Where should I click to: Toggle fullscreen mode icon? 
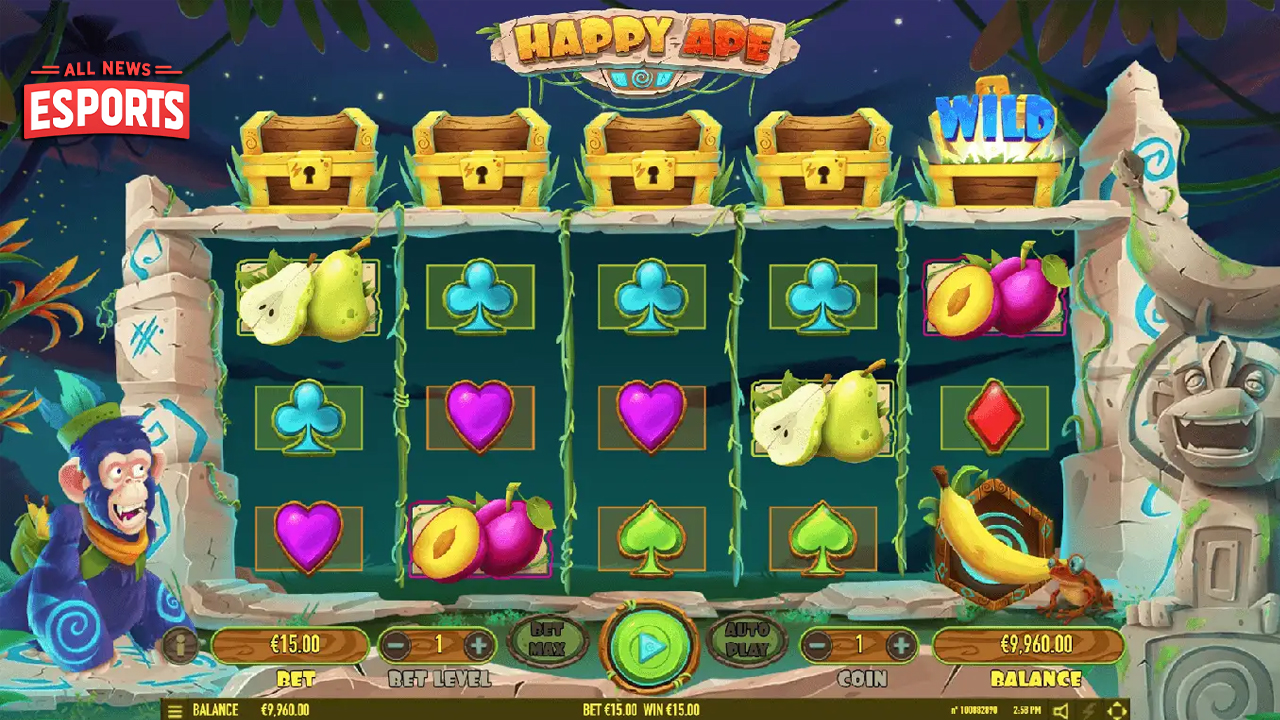click(x=1117, y=710)
